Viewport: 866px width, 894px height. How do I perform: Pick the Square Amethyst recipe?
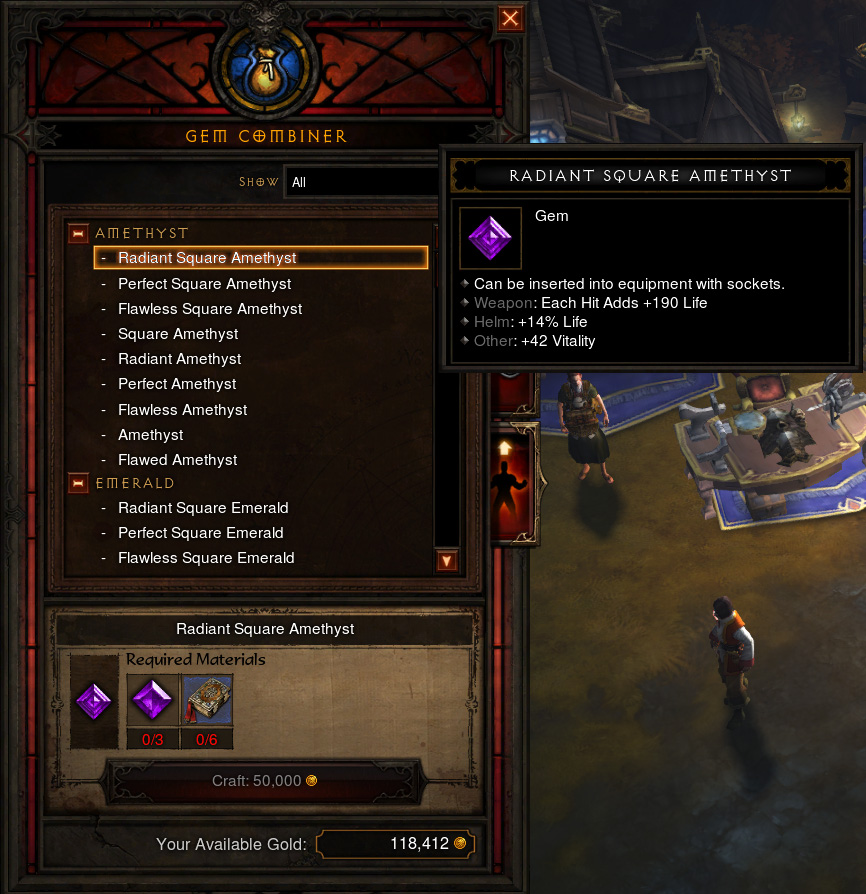tap(178, 334)
